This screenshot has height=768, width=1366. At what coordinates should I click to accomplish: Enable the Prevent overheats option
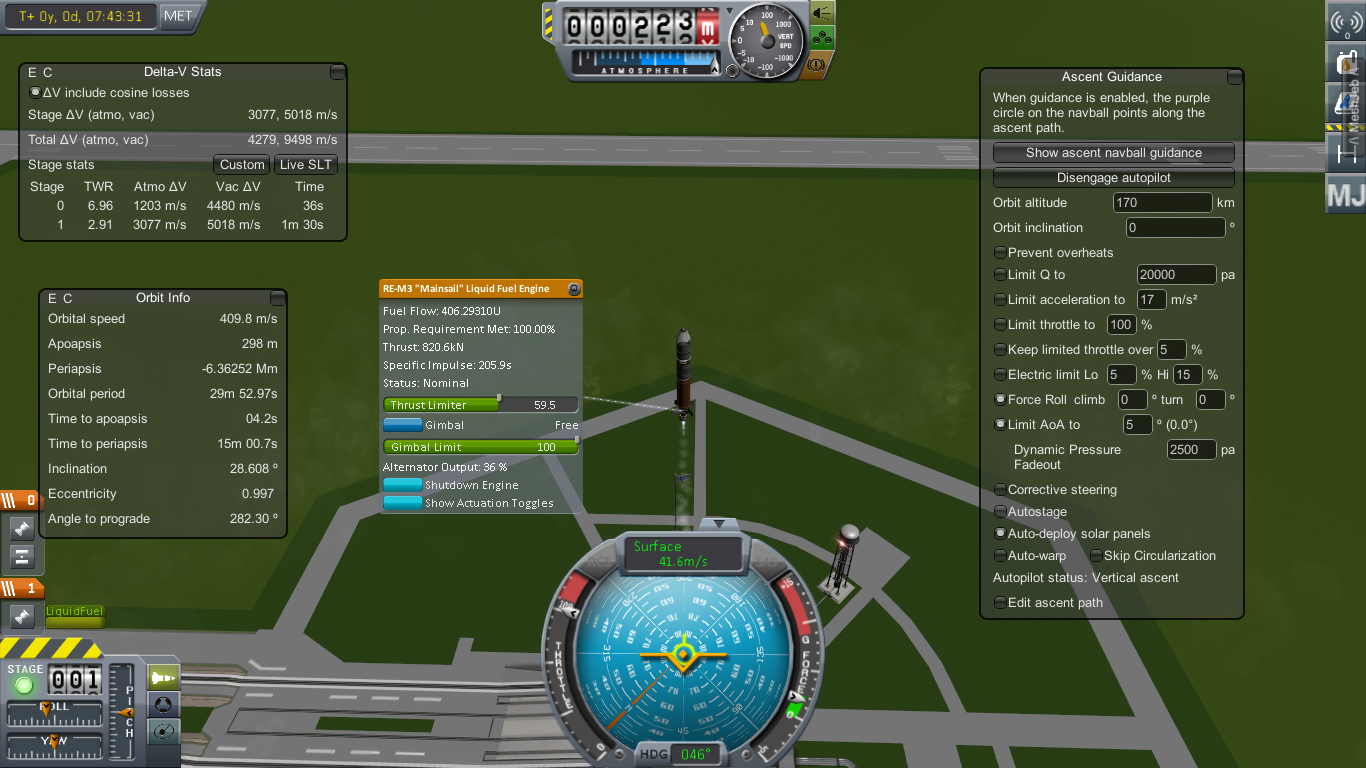coord(1000,253)
